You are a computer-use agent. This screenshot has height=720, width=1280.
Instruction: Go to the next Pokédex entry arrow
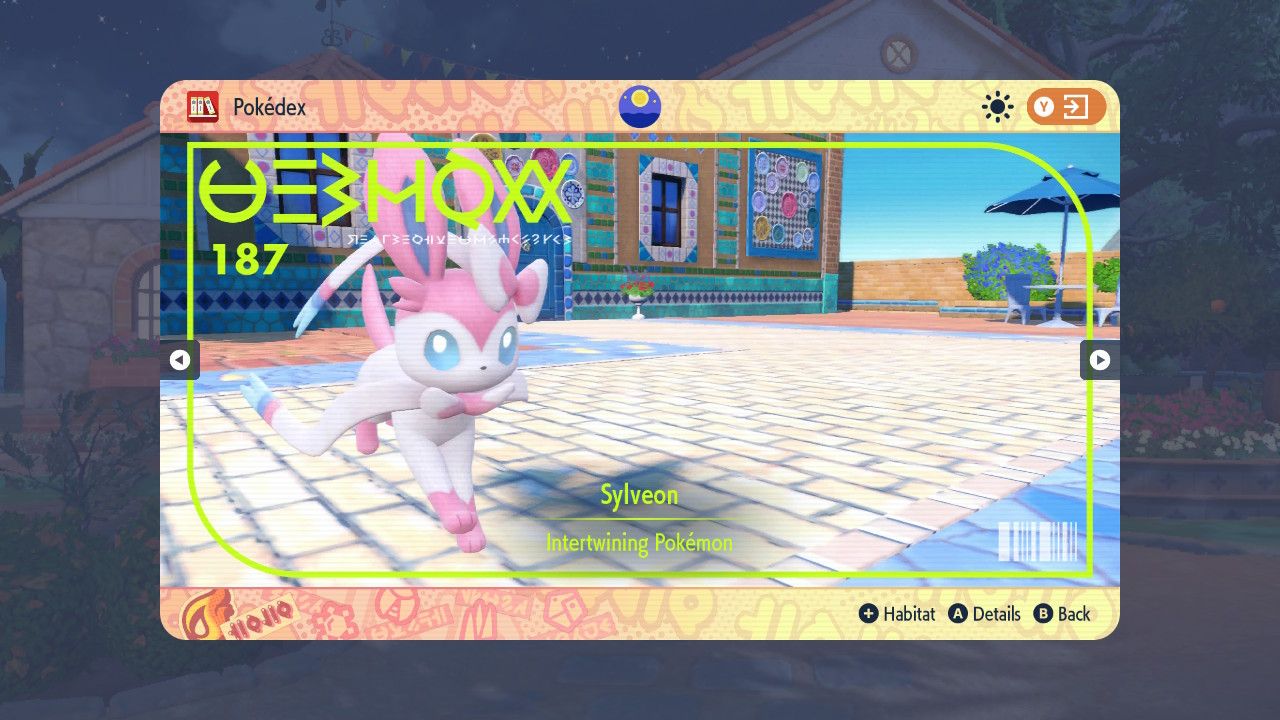(x=1099, y=360)
